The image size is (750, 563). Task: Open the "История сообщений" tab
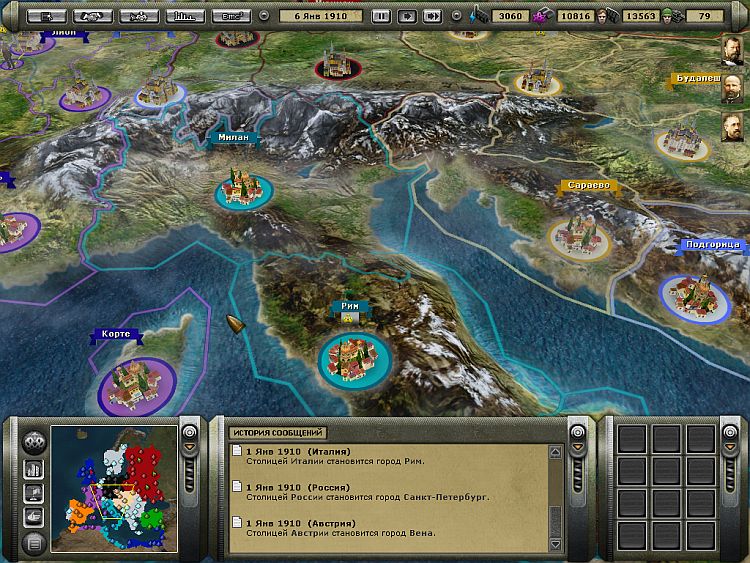pyautogui.click(x=278, y=433)
